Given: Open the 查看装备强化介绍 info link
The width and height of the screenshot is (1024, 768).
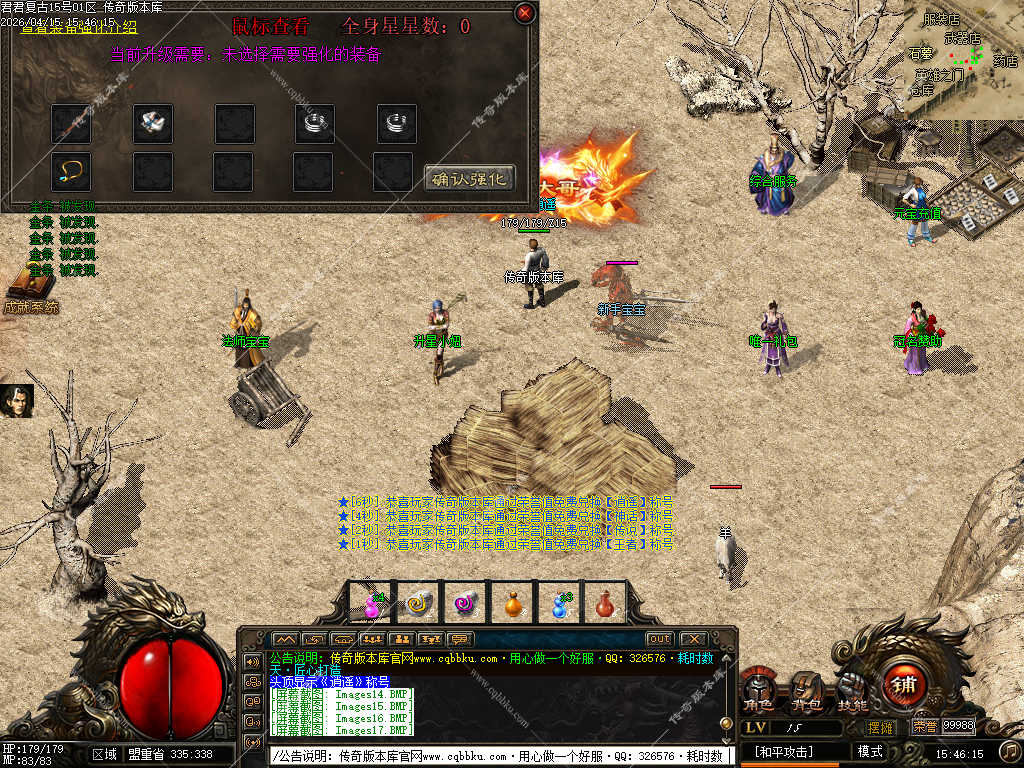Looking at the screenshot, I should [80, 27].
